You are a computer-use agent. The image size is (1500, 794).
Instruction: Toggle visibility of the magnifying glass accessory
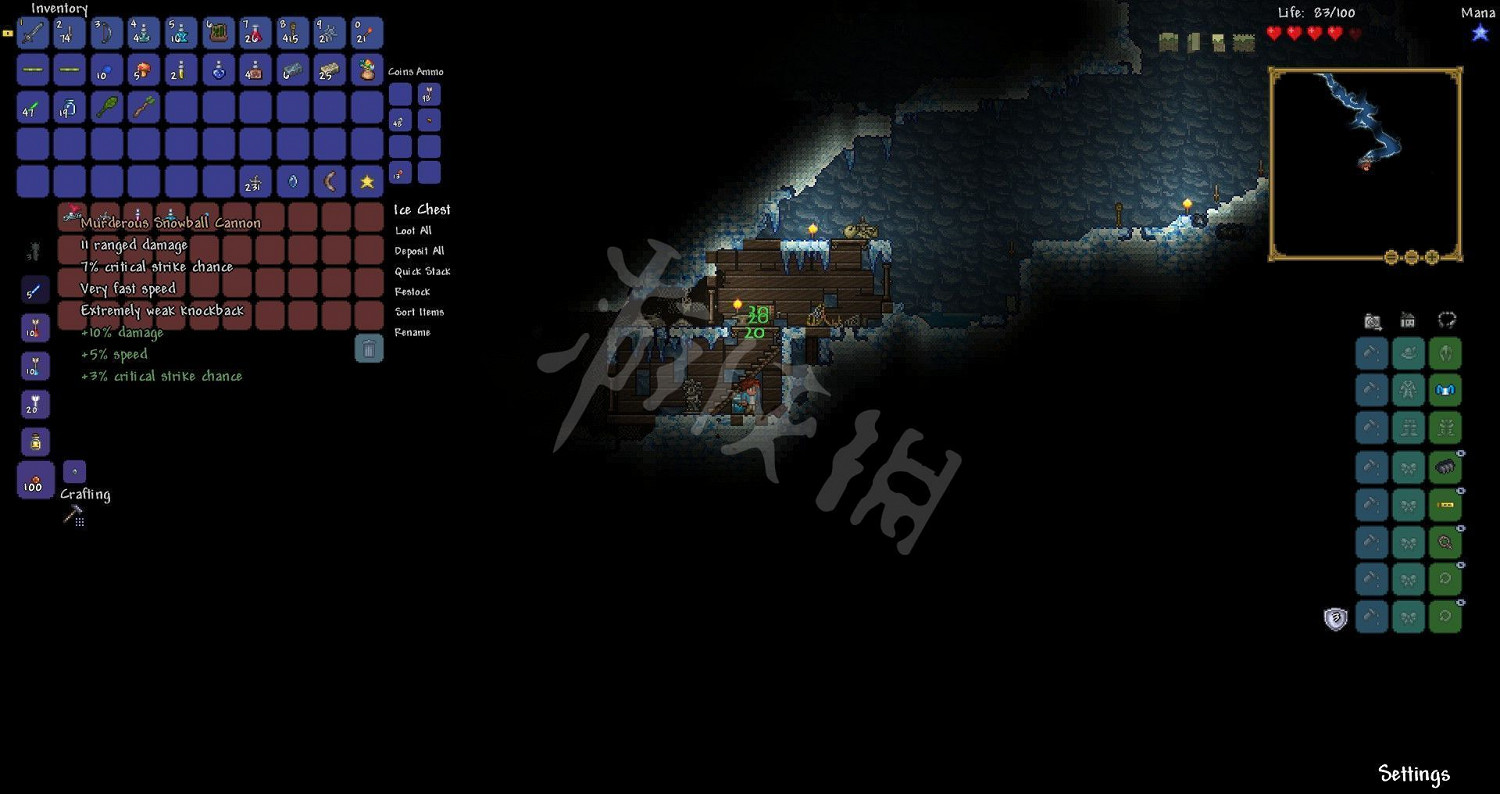click(1459, 526)
